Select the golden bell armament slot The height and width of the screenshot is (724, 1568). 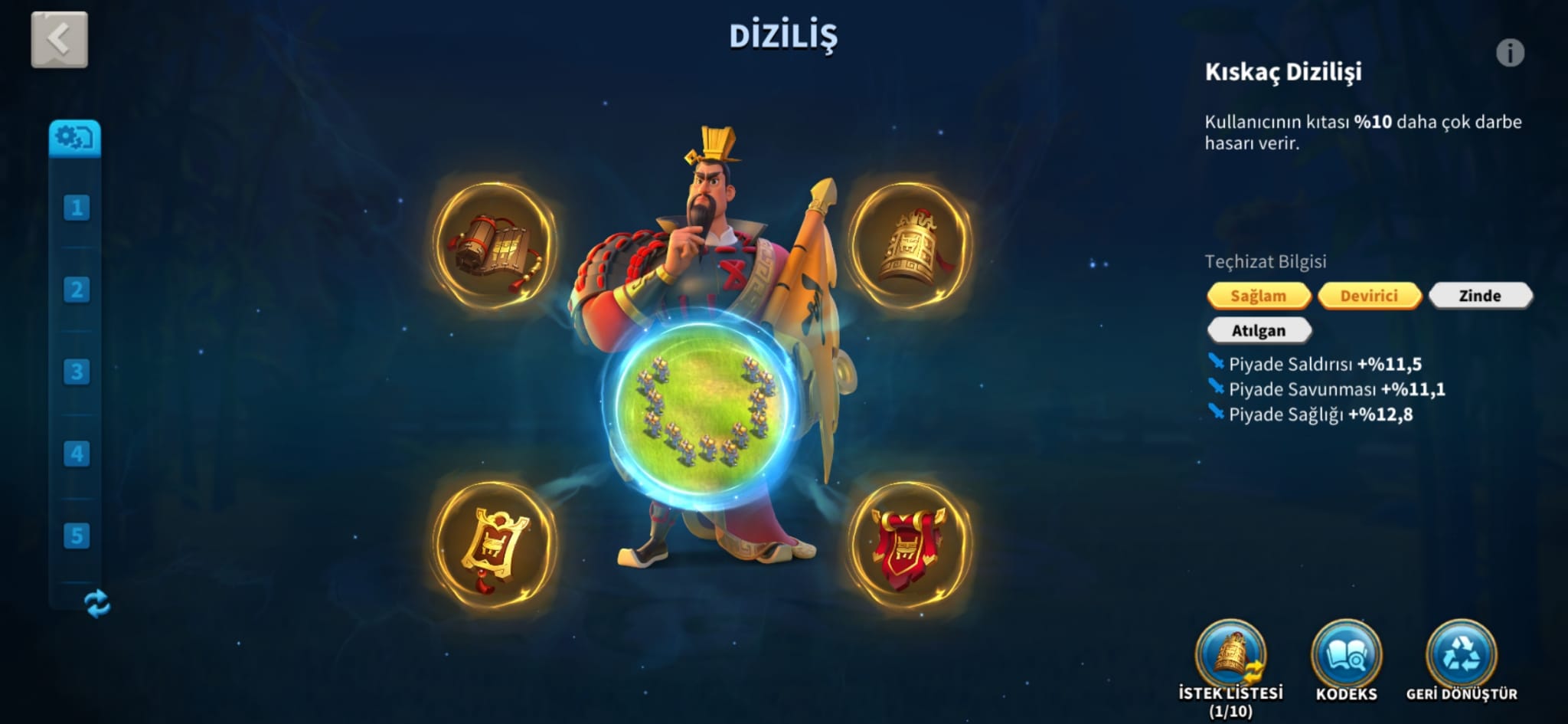909,246
